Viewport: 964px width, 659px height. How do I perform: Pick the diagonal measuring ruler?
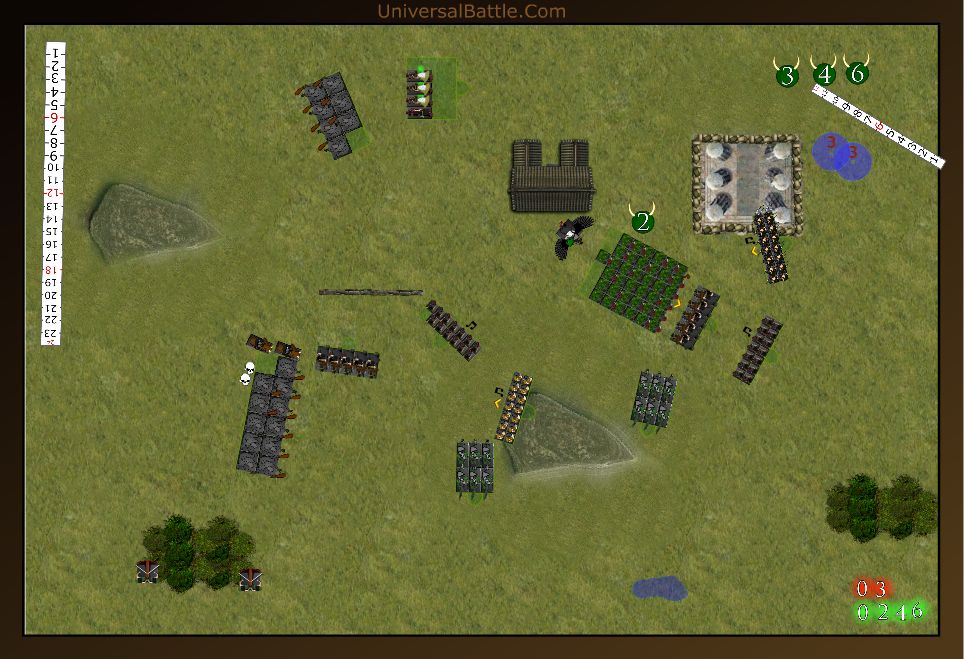[x=878, y=126]
